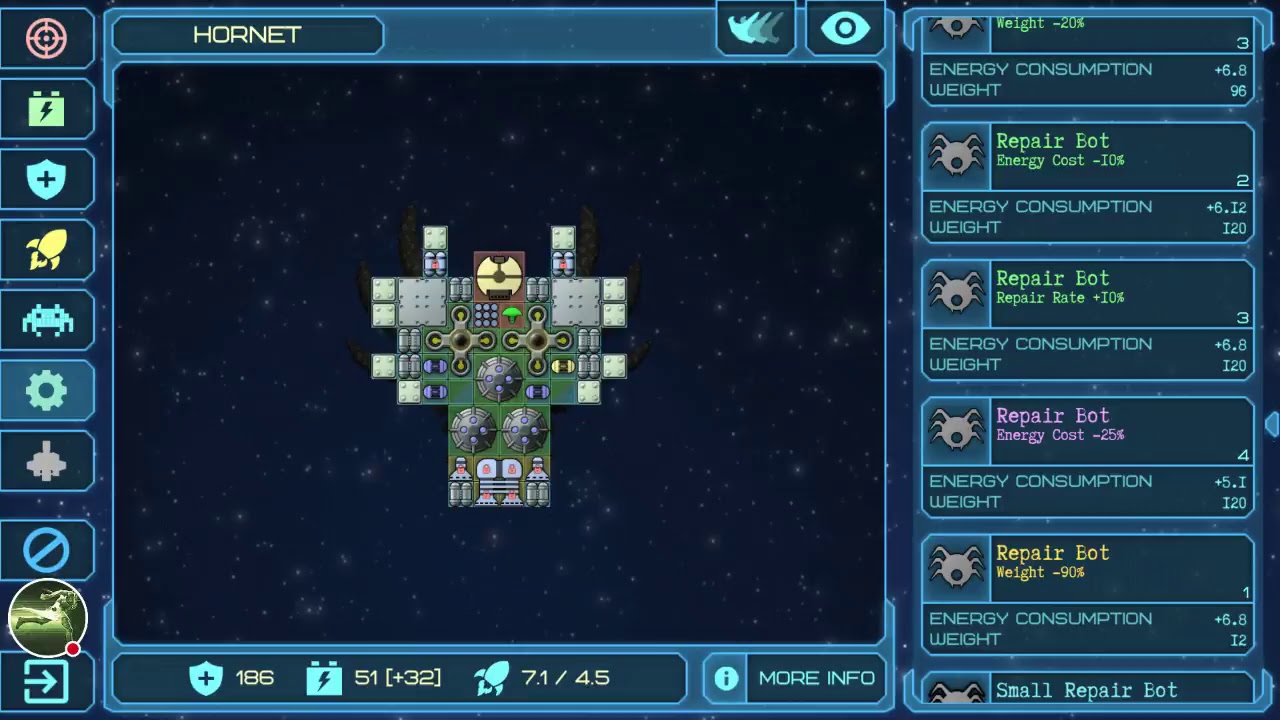Screen dimensions: 1280x720
Task: Click the ship layout icon beside eye
Action: pos(756,29)
